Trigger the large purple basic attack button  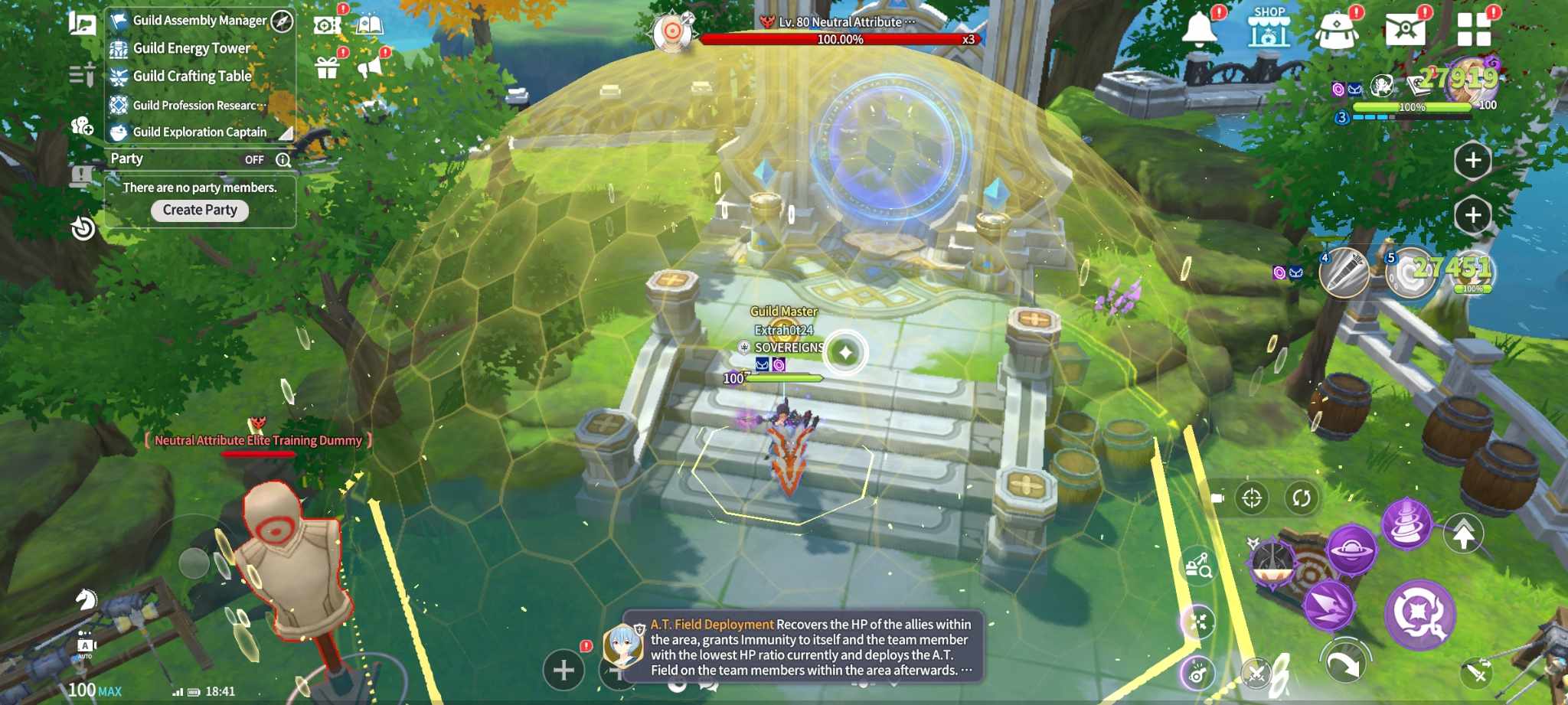click(1419, 614)
